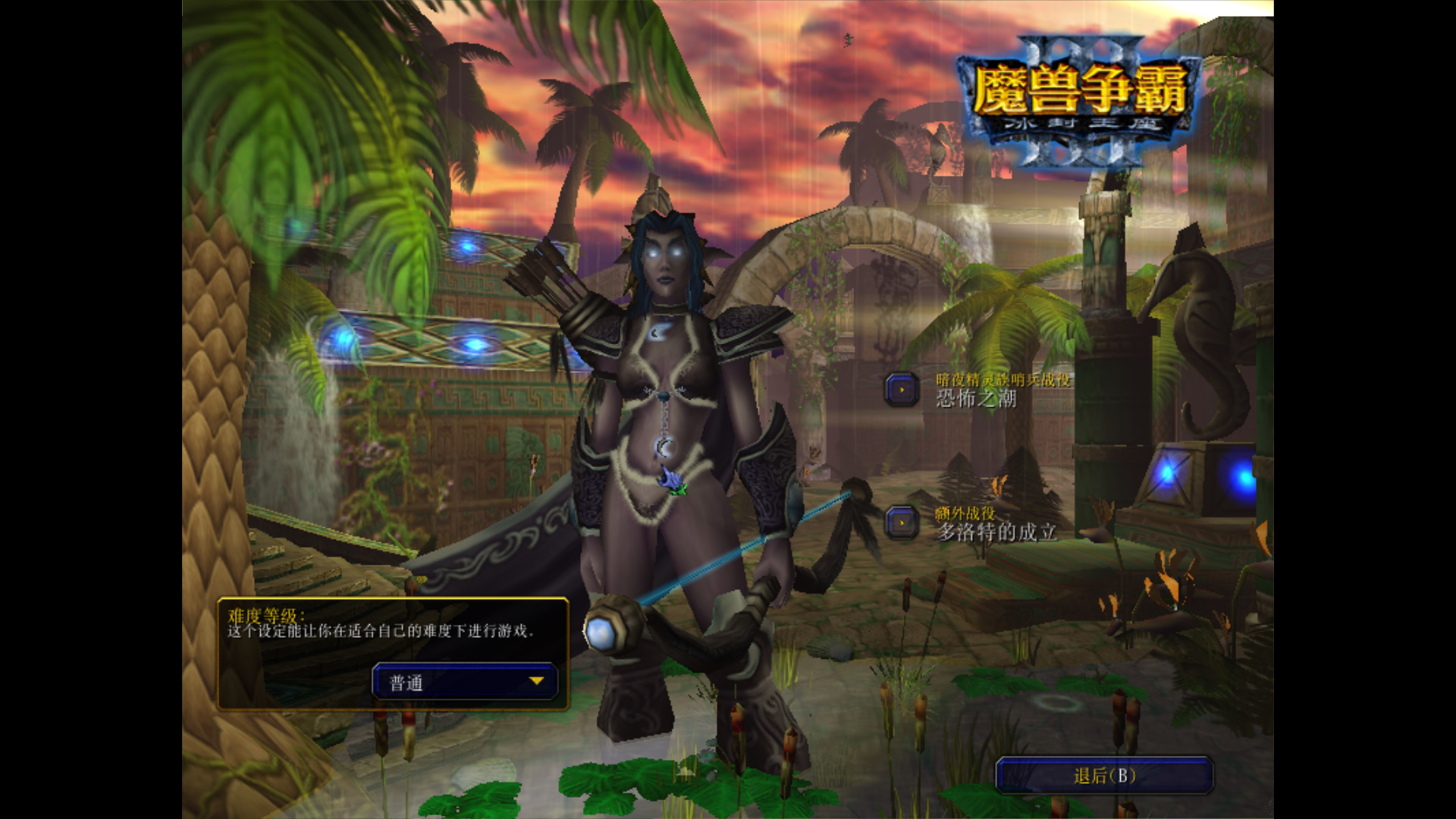Select the 恐怖之潮 Night Elf Sentinel campaign
Screen dimensions: 1456x819
(x=902, y=390)
